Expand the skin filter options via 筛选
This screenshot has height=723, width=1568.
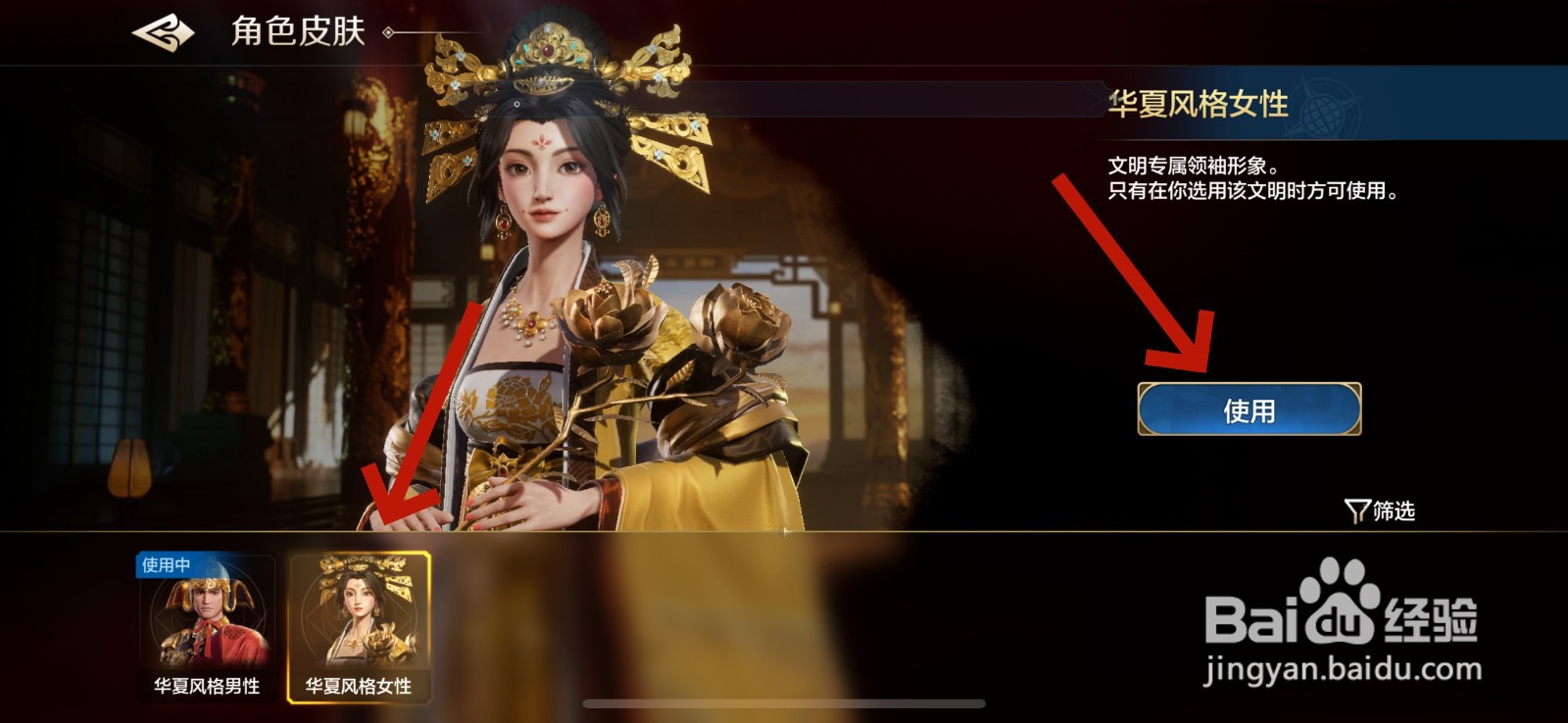click(x=1387, y=508)
